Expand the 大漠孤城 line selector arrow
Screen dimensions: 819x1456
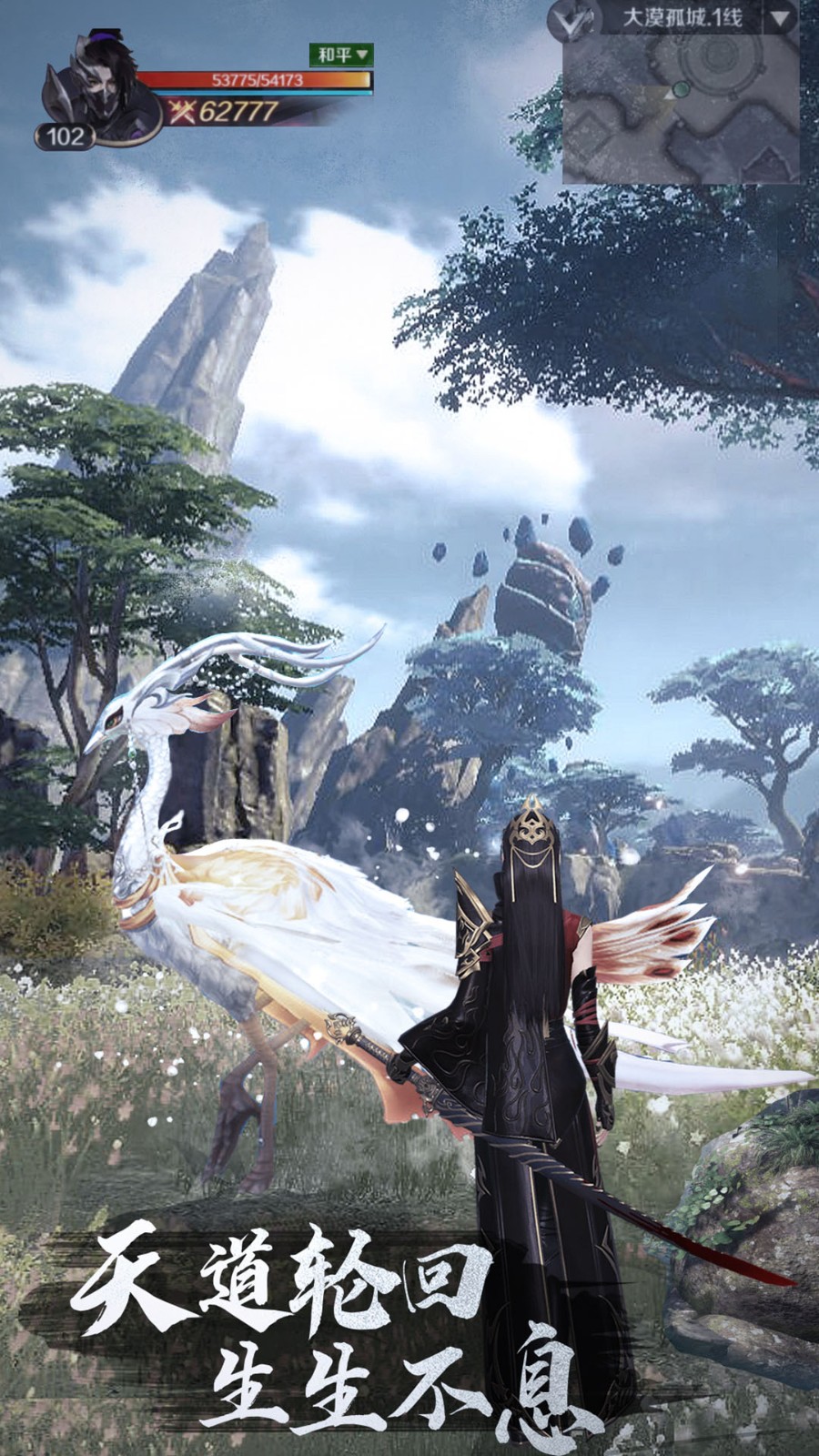click(x=780, y=18)
